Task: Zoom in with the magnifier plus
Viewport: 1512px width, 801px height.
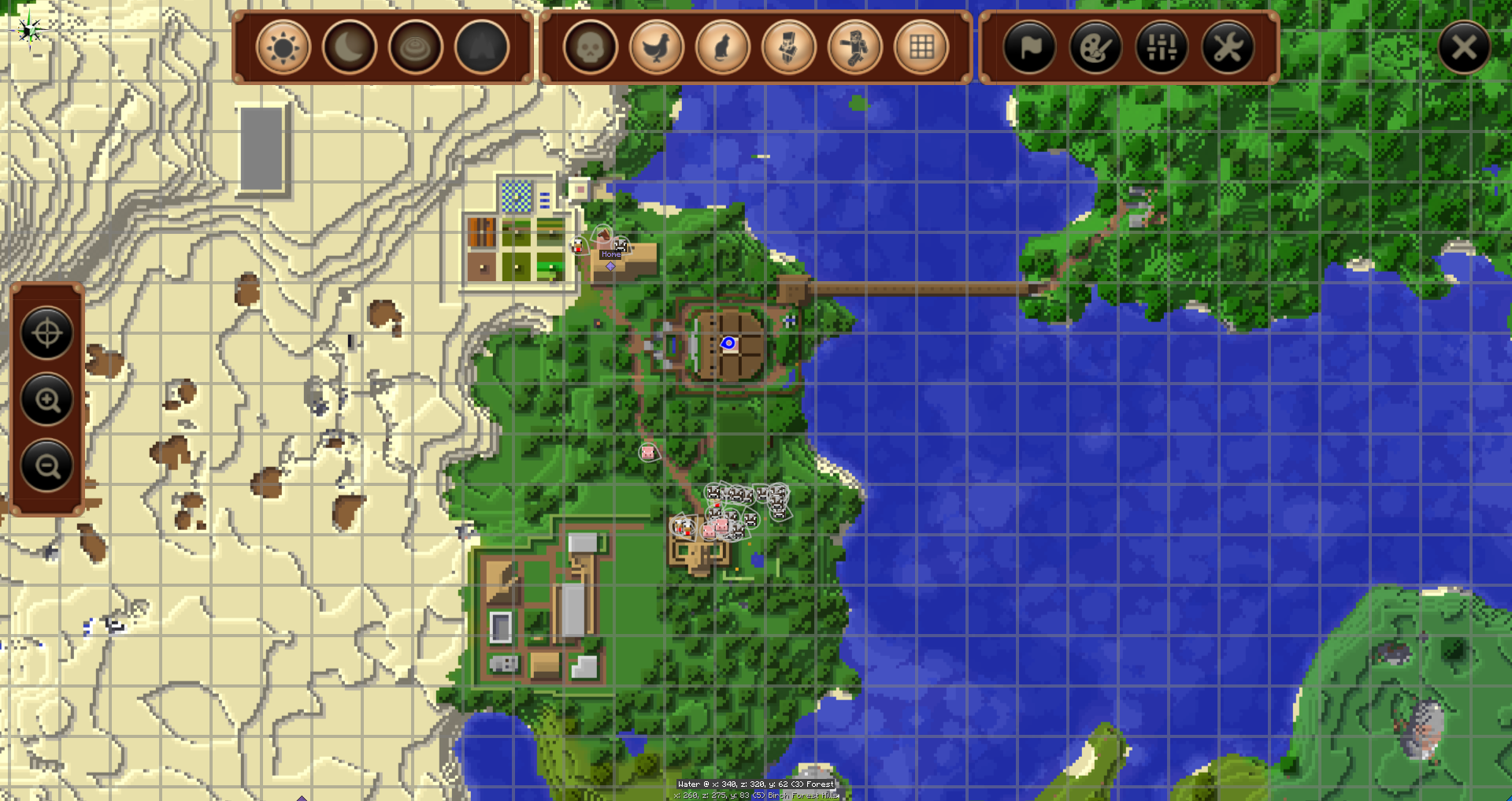Action: point(47,400)
